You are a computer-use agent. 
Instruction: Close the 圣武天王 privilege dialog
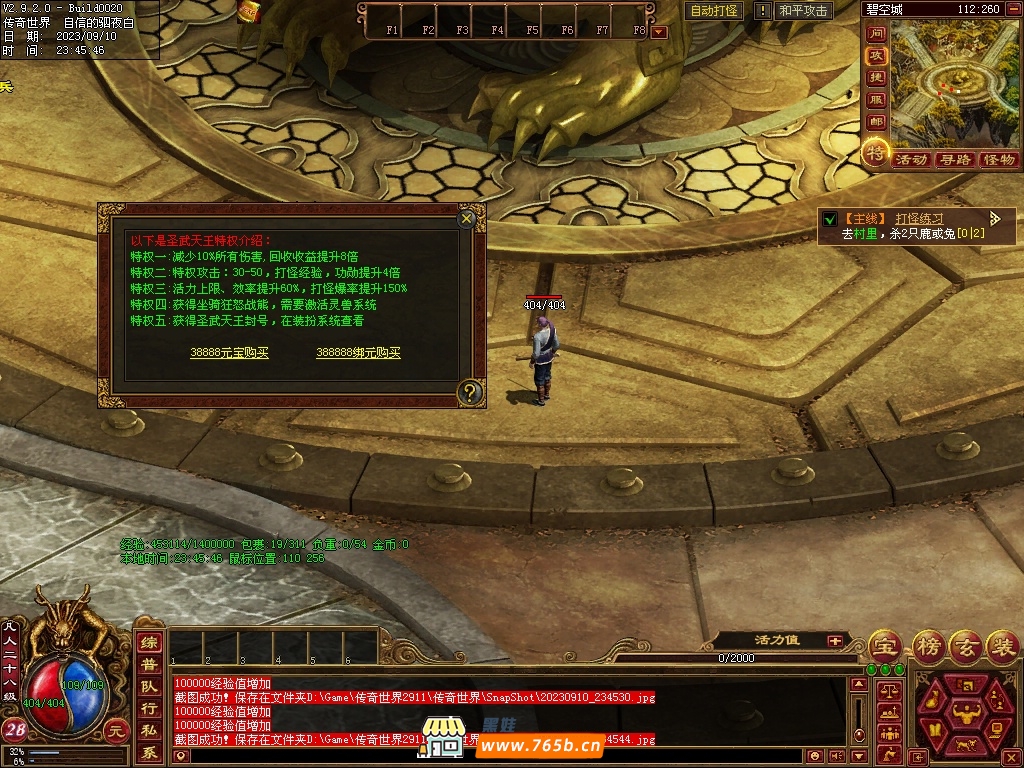[466, 218]
